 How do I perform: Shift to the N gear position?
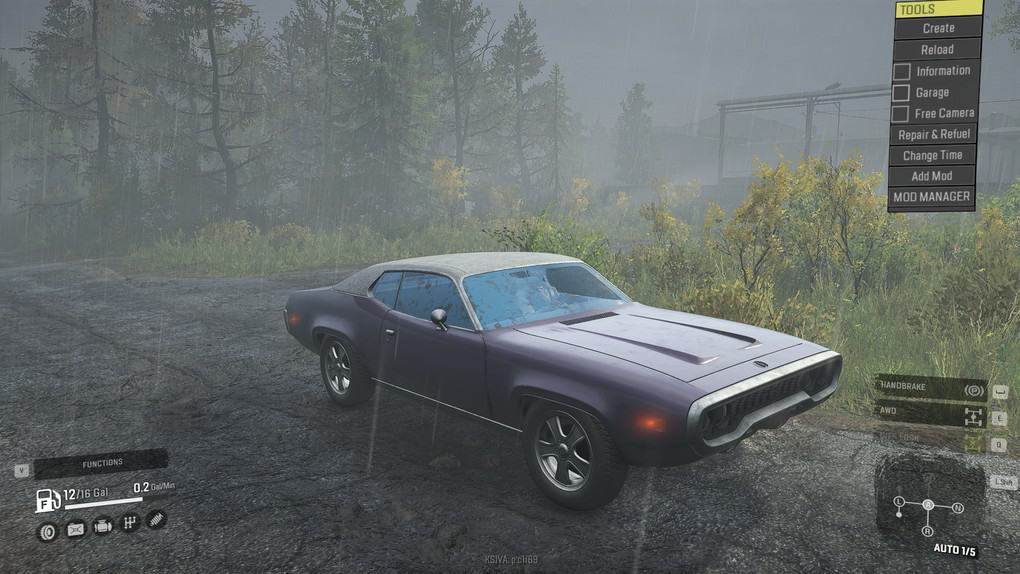(958, 508)
